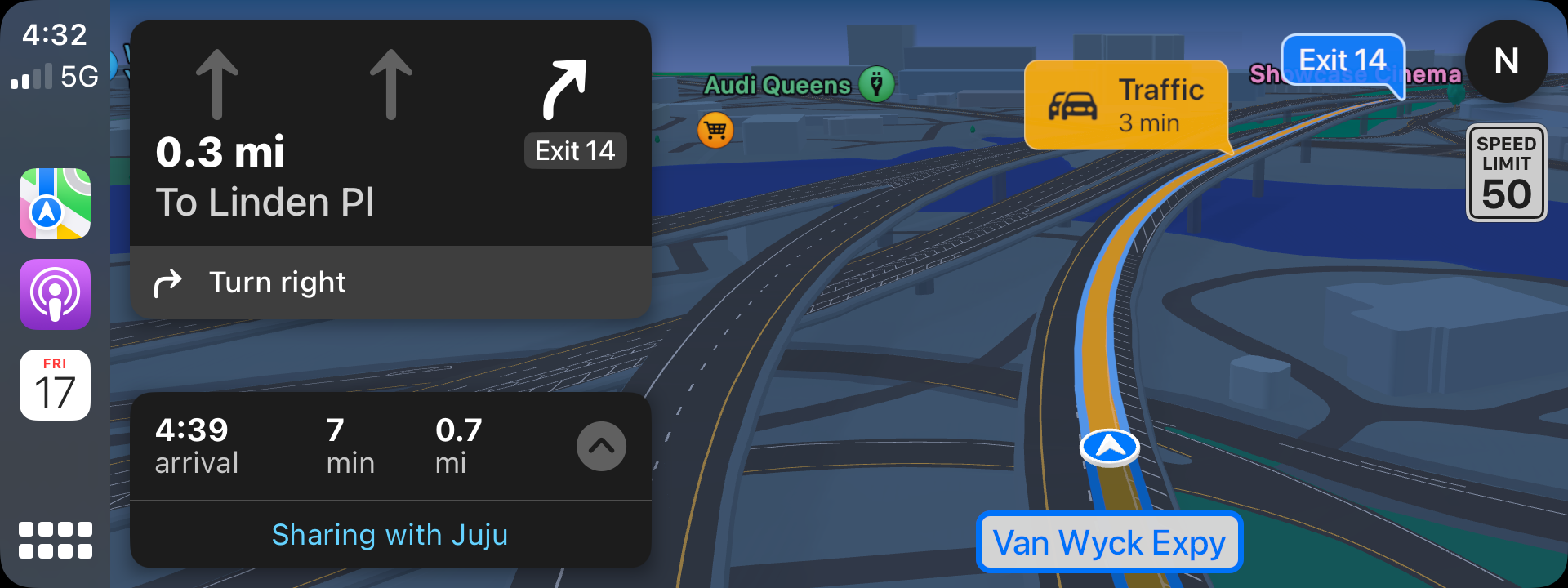1568x588 pixels.
Task: Open the 0.3 mi Linden Pl maneuver card
Action: (390, 135)
